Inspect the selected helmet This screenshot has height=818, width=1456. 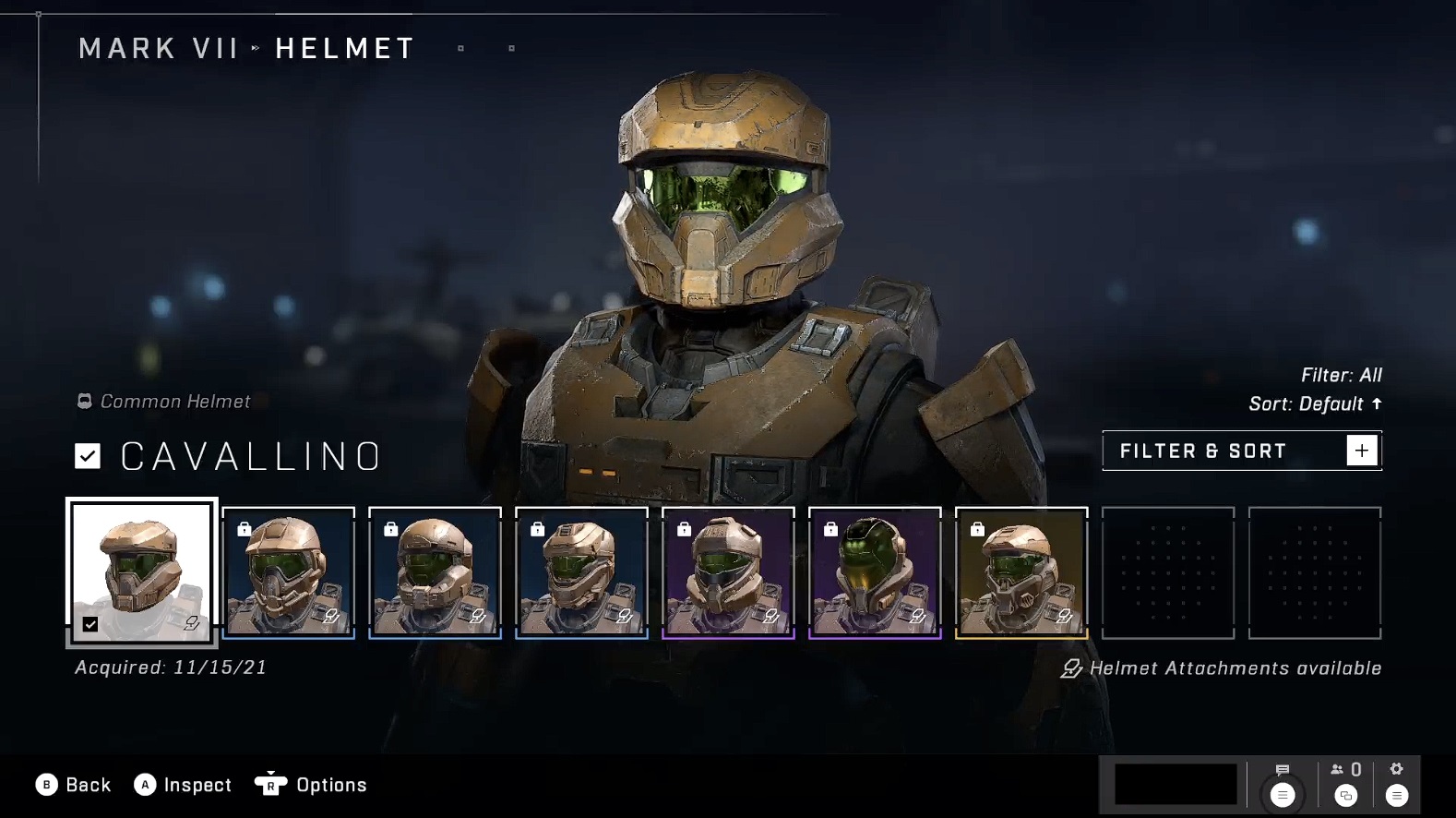(x=183, y=785)
